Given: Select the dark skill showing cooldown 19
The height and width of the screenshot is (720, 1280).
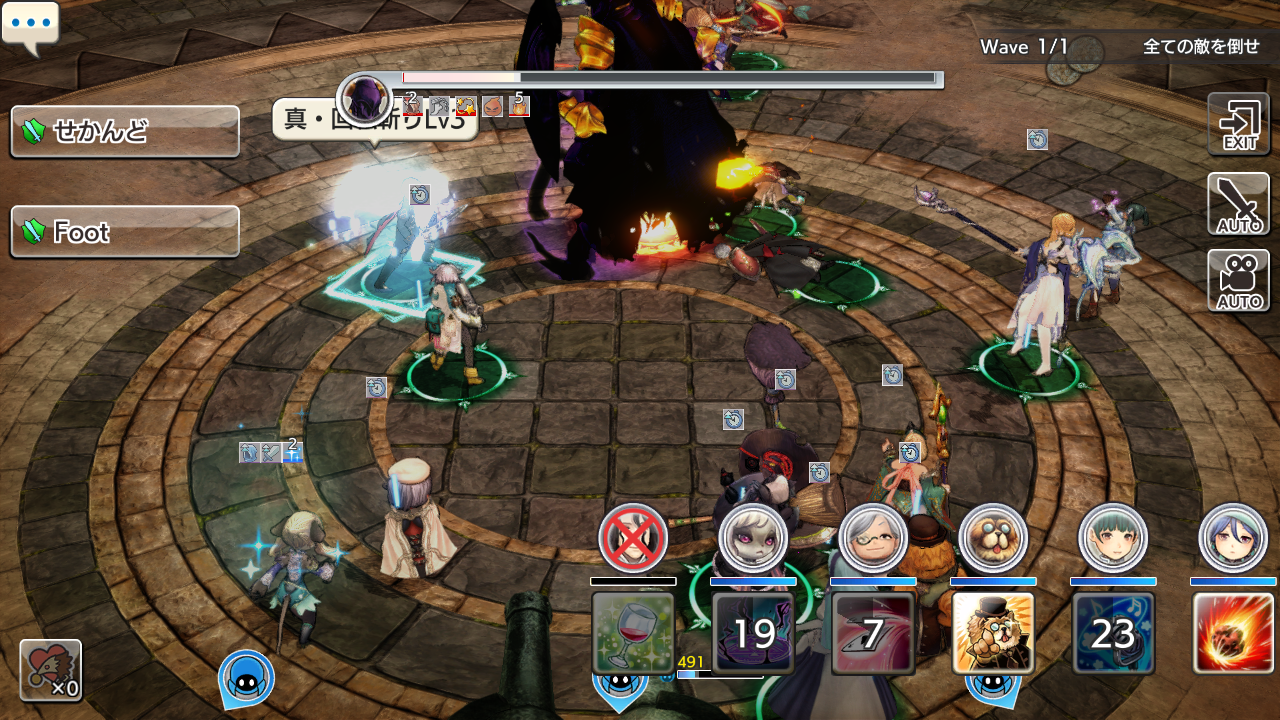Looking at the screenshot, I should (753, 633).
